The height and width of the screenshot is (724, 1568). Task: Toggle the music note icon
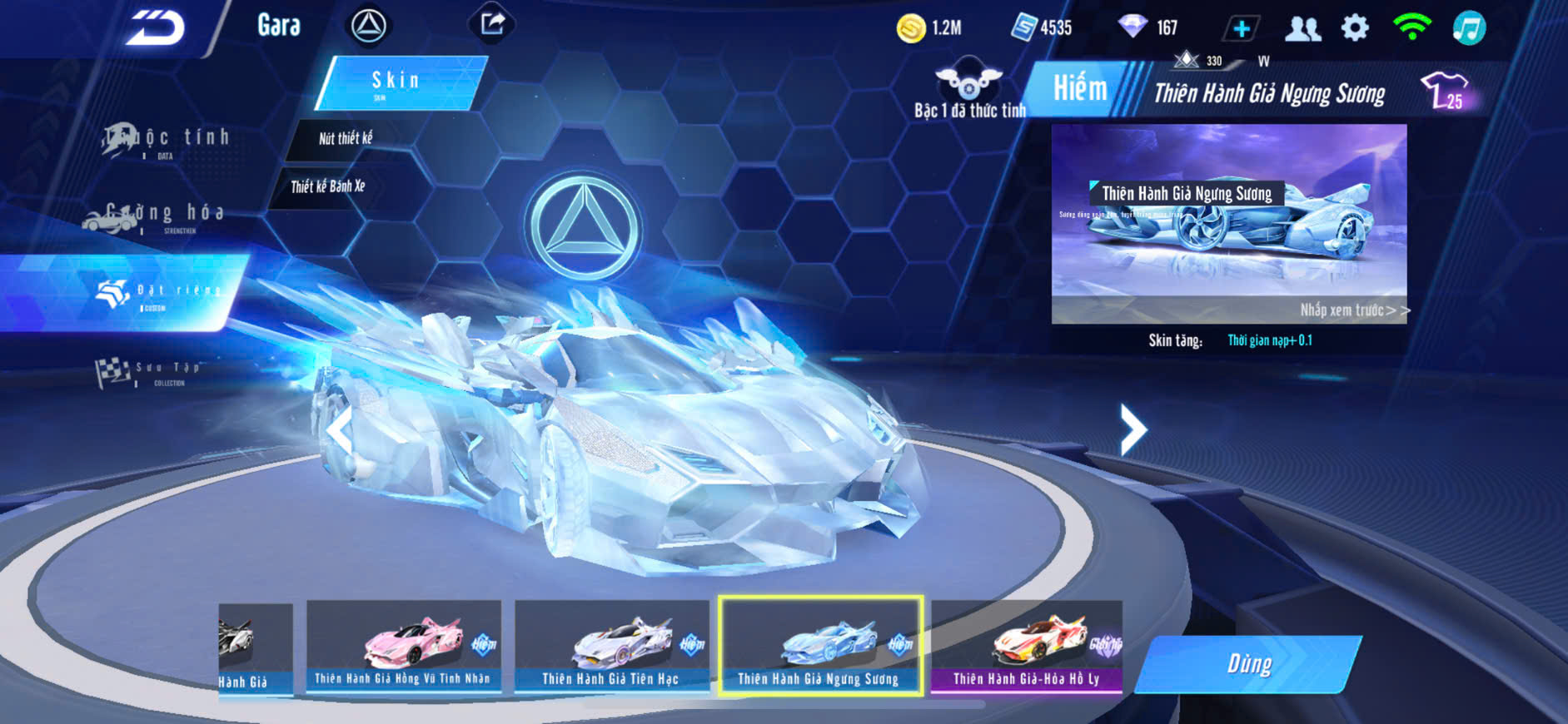pos(1469,28)
